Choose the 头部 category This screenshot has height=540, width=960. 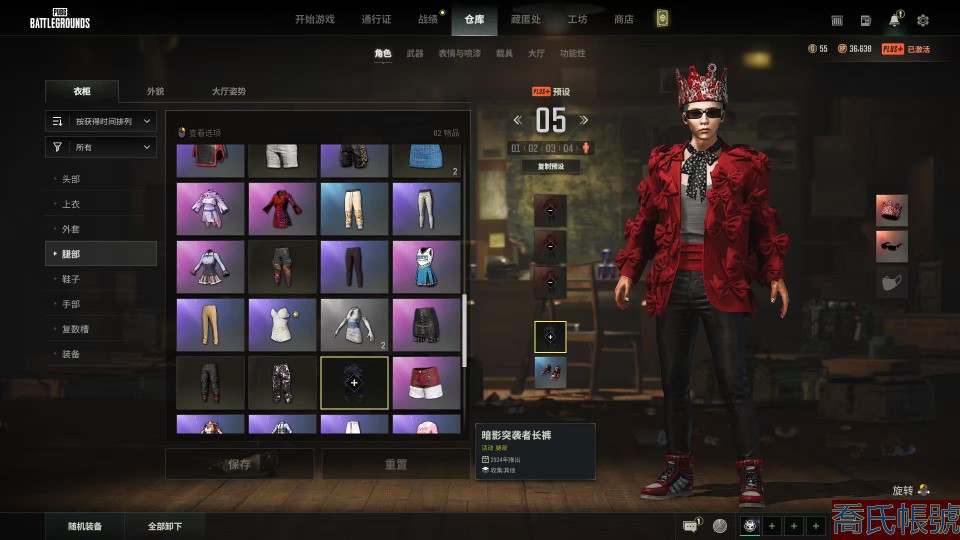pyautogui.click(x=71, y=179)
